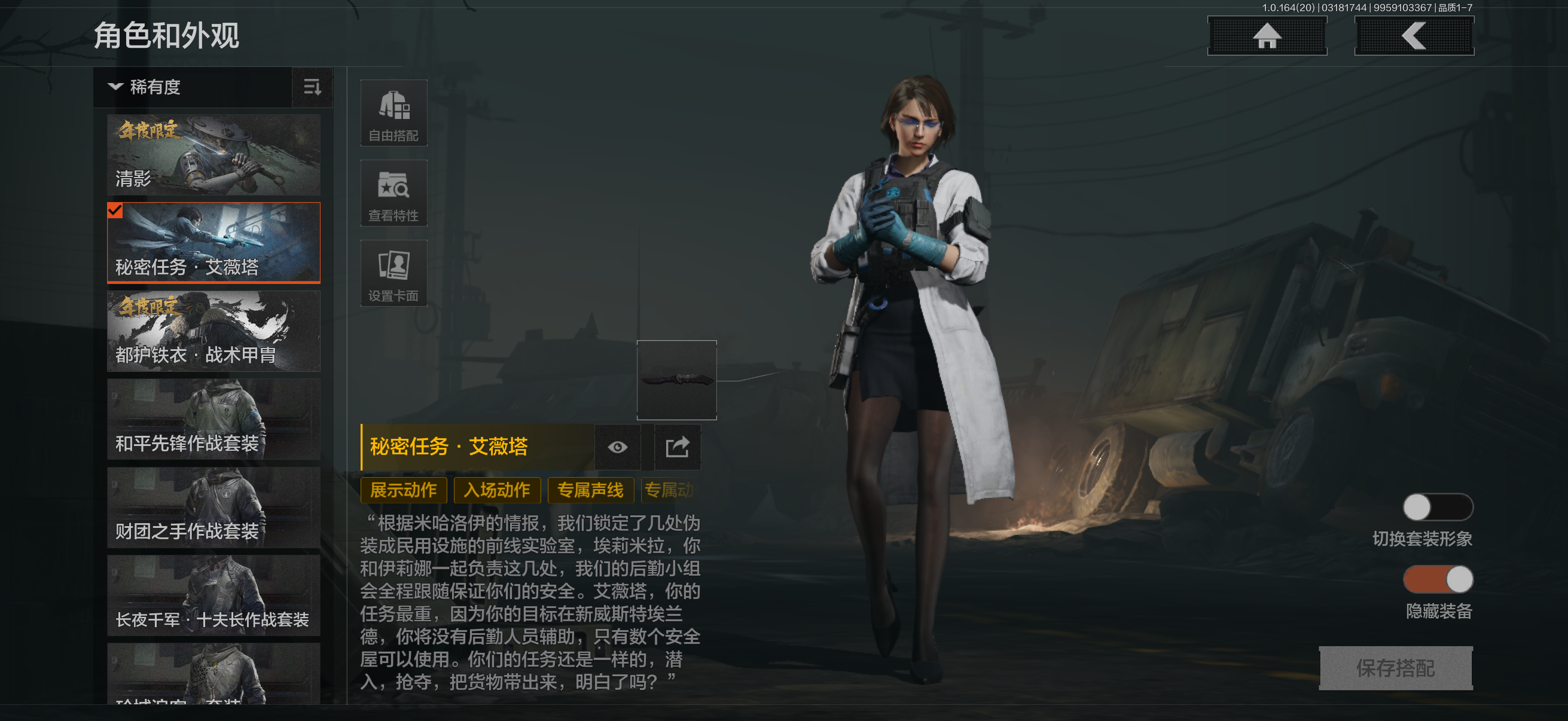
Task: Select the 清影 outfit thumbnail
Action: point(213,155)
